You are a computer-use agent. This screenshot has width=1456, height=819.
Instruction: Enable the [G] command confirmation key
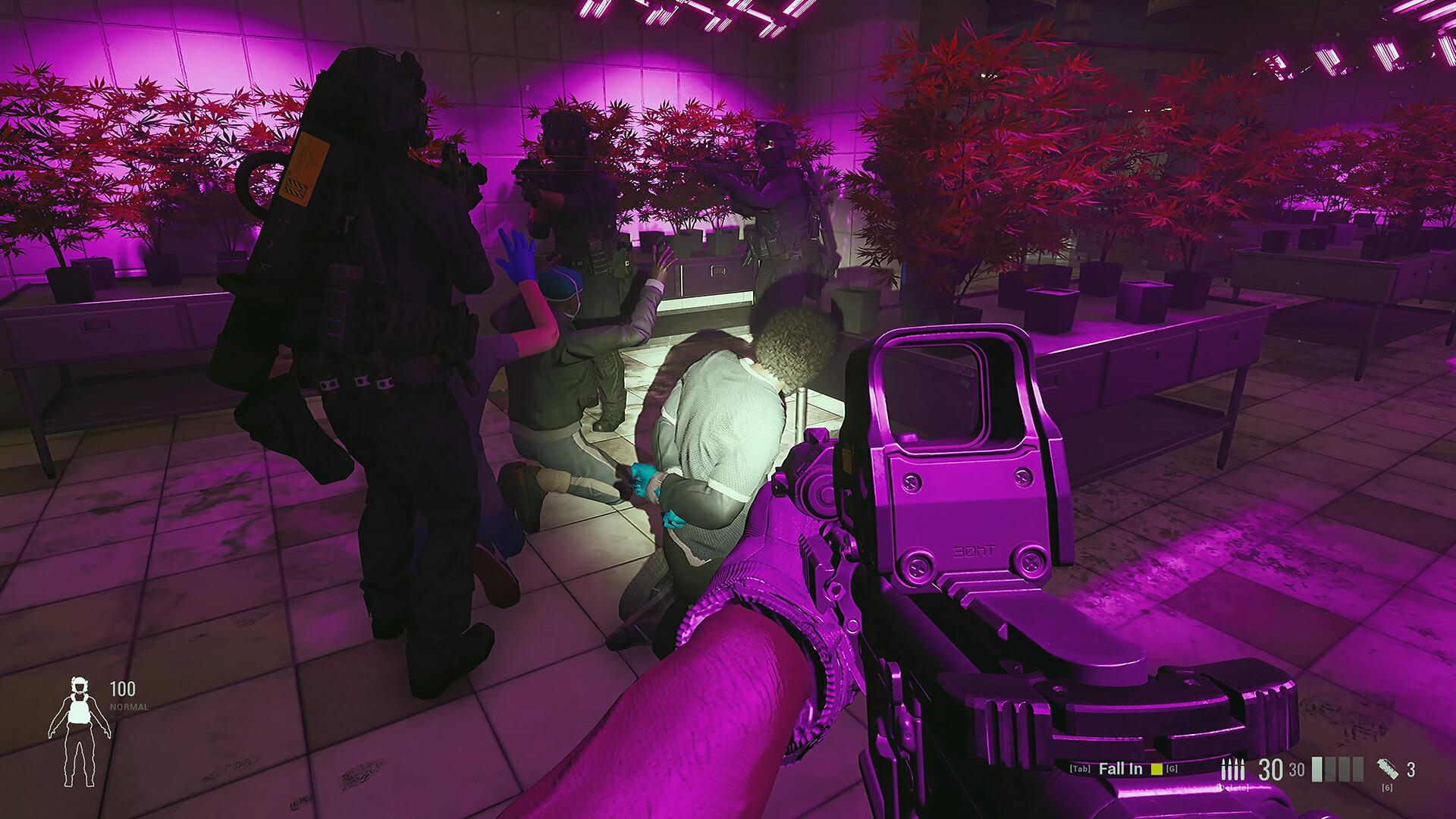[1172, 768]
